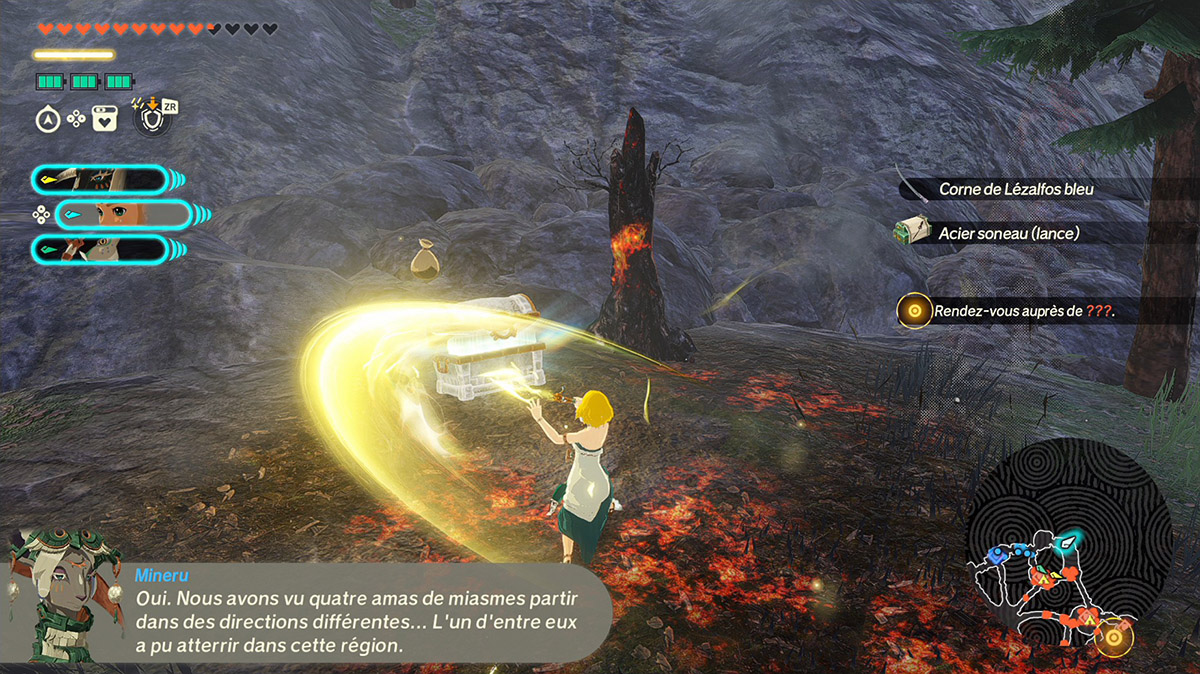Select the top character portrait with the horned mask
The width and height of the screenshot is (1200, 674).
click(99, 180)
